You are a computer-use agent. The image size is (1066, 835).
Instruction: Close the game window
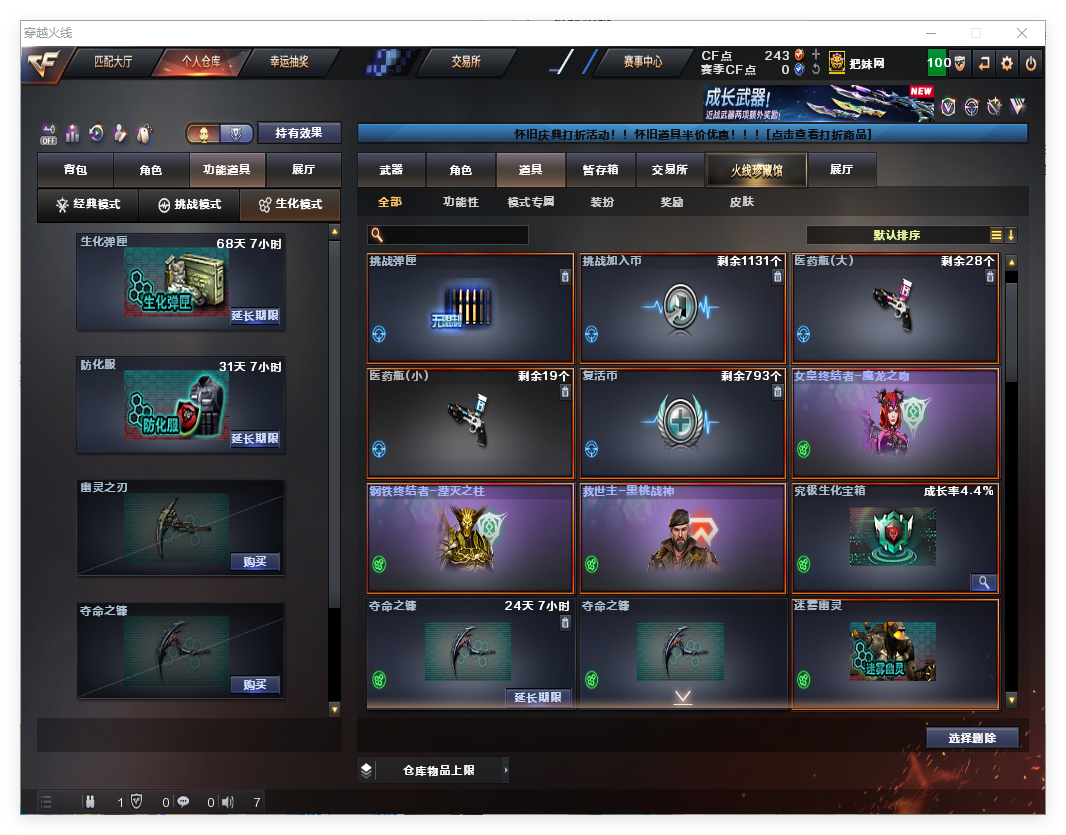1022,33
